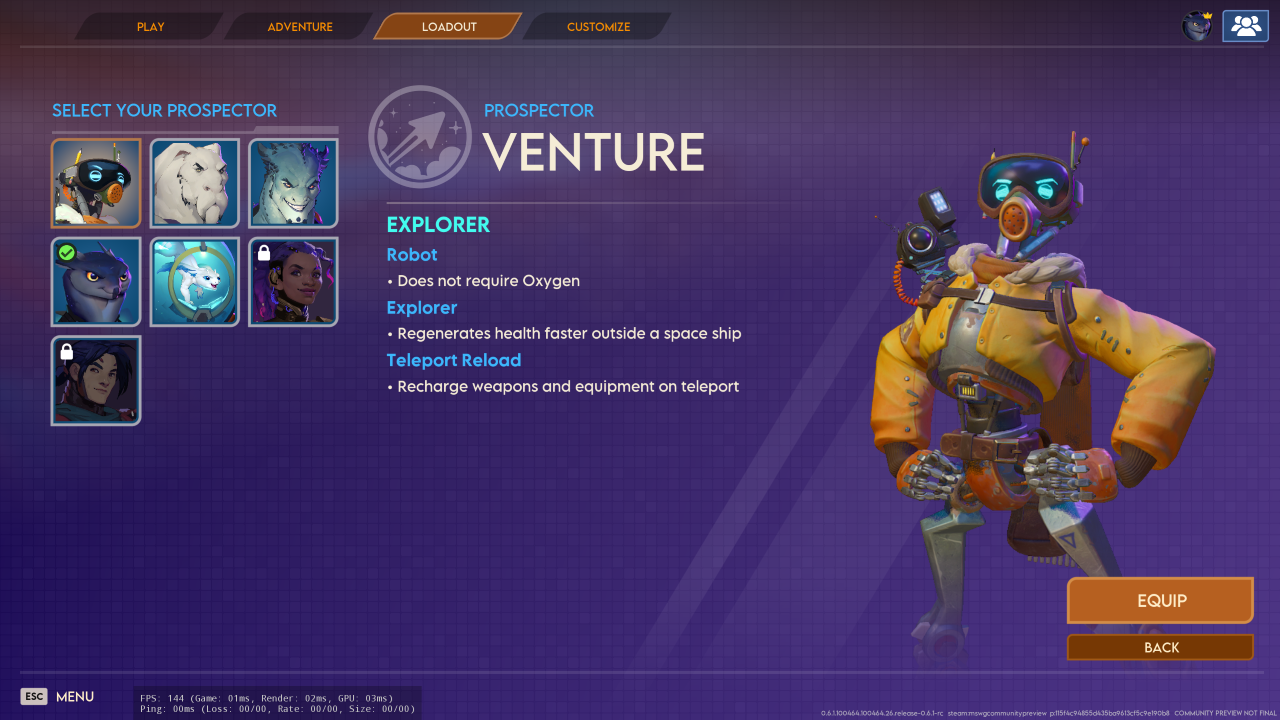Open the Menu at bottom left

click(58, 697)
